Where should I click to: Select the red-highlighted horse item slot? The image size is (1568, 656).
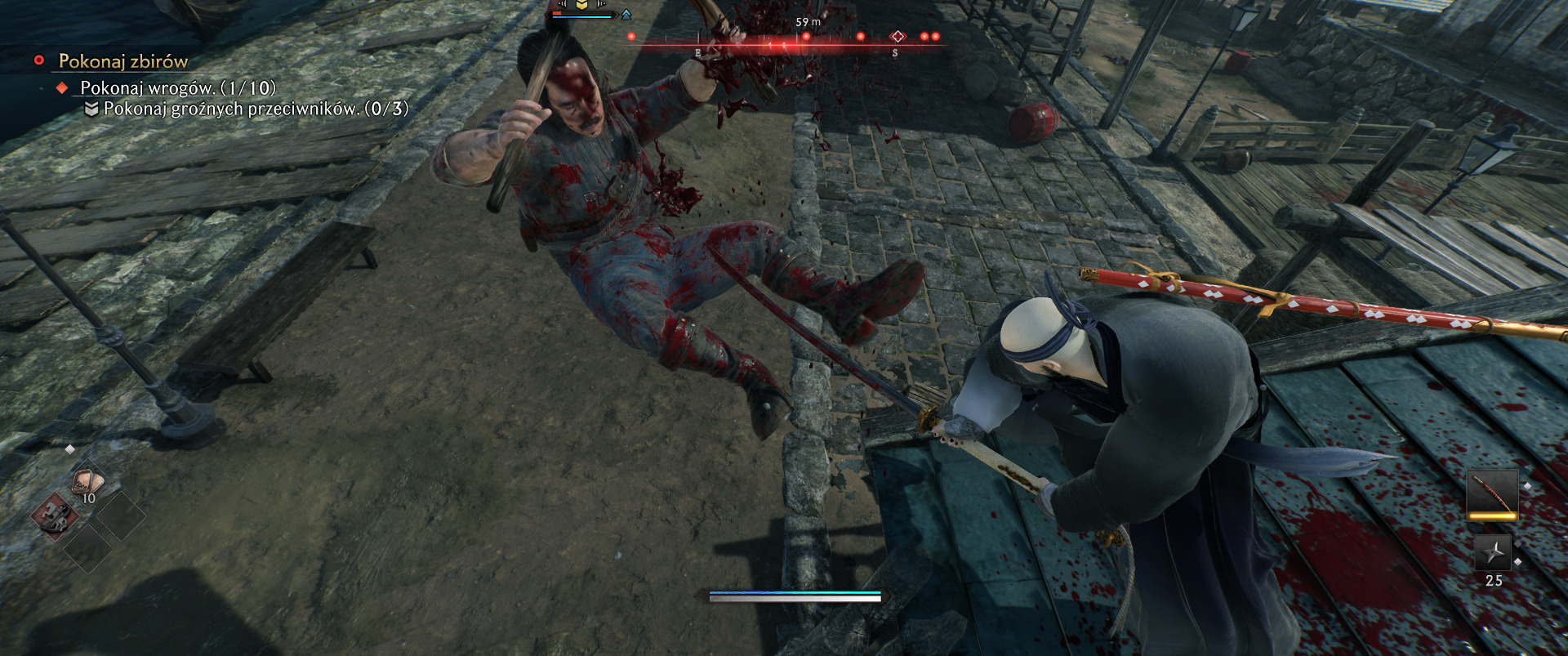click(56, 515)
